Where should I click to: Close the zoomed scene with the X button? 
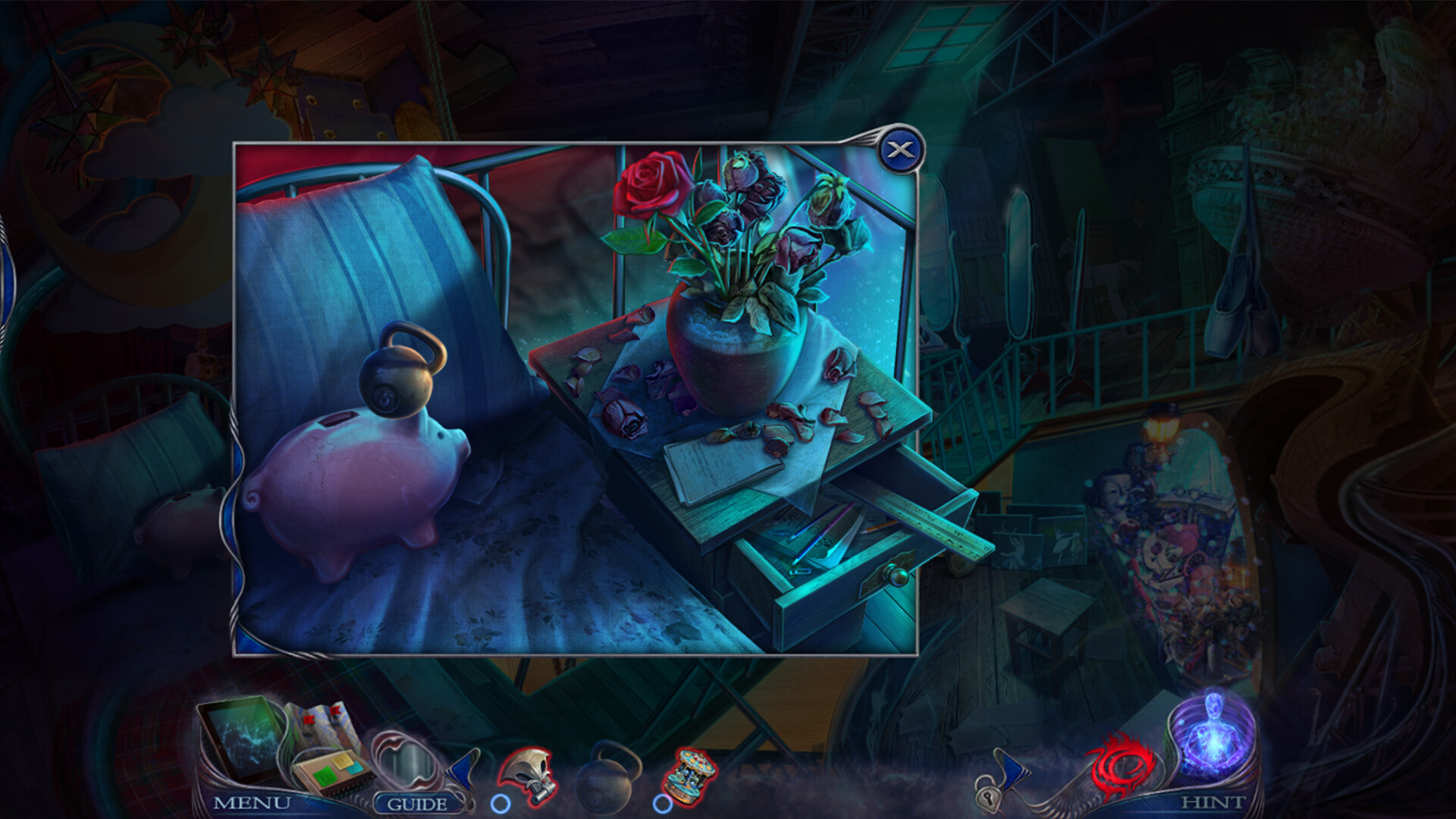coord(901,150)
